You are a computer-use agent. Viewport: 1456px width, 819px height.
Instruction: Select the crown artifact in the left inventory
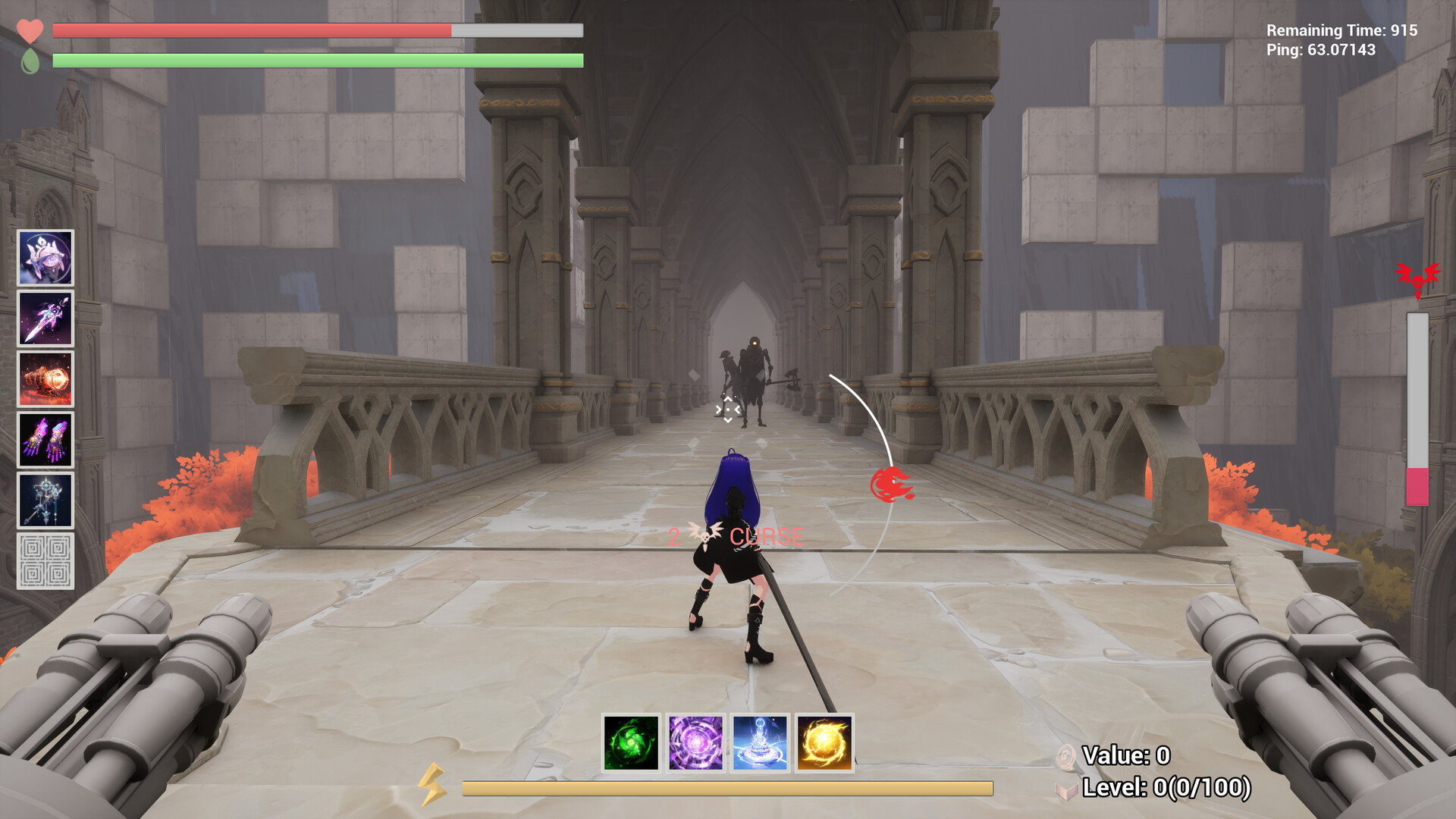(x=45, y=258)
